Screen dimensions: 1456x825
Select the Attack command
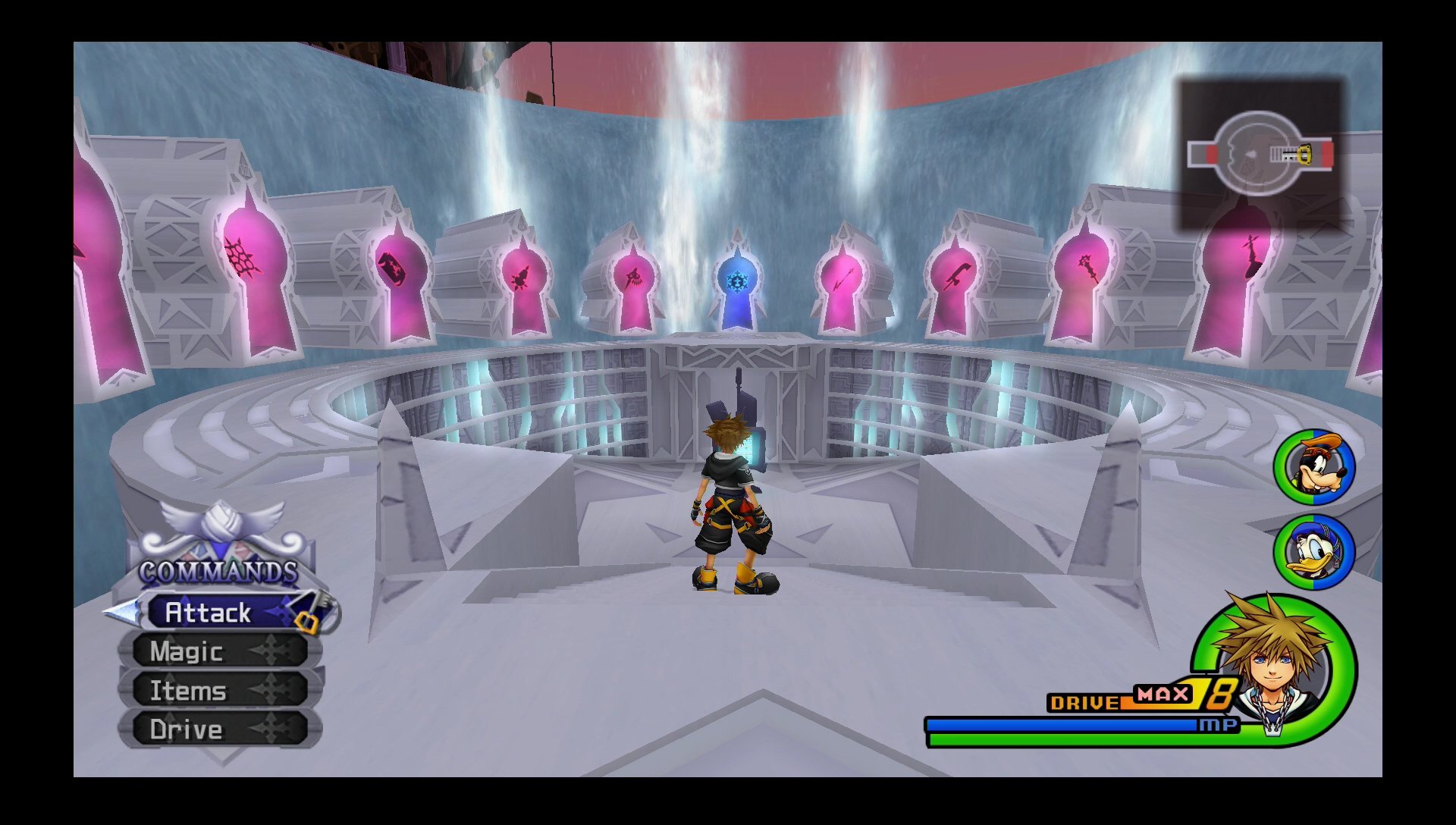[220, 613]
